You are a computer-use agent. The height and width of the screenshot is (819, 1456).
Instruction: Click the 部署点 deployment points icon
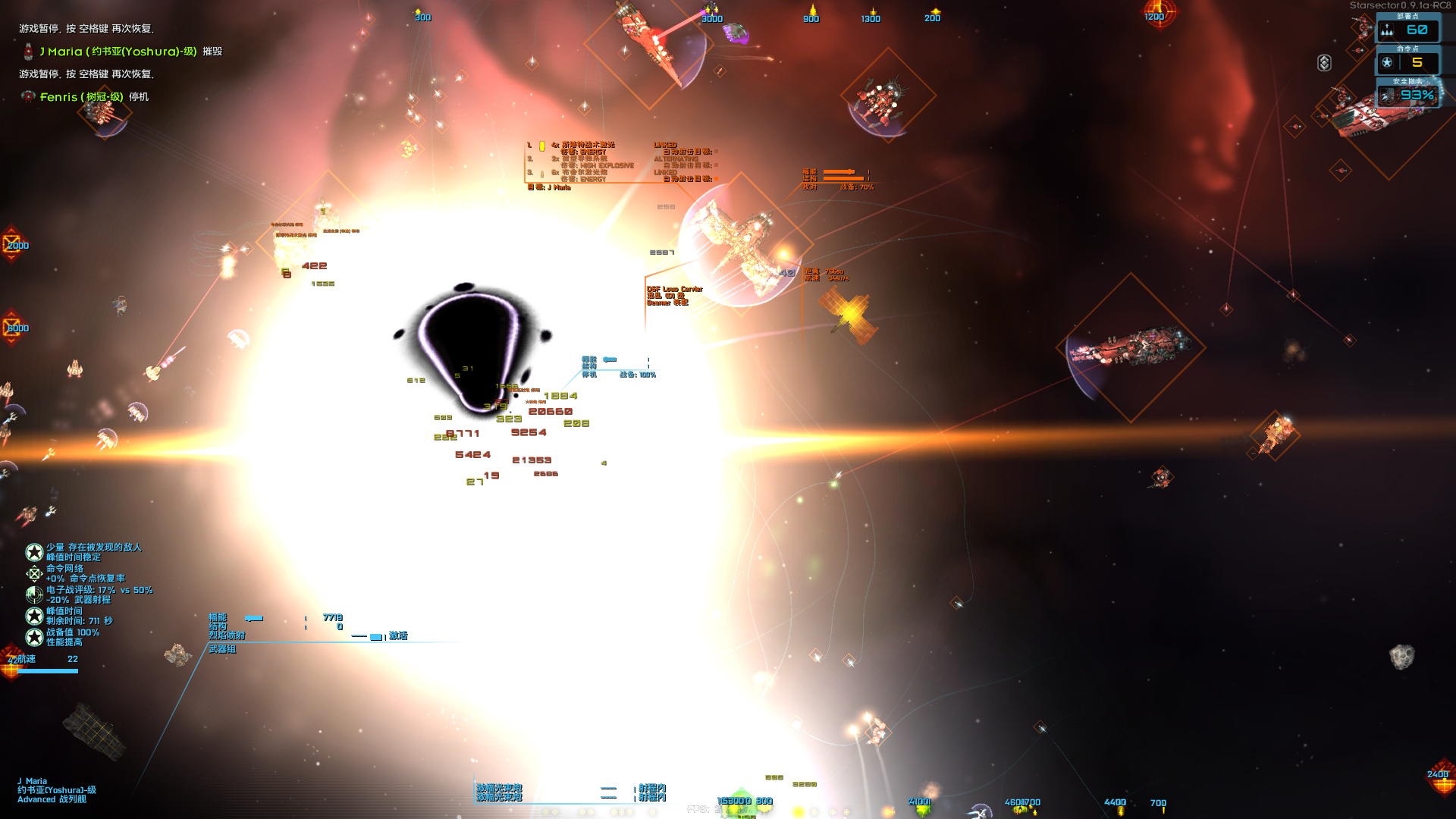[1387, 30]
